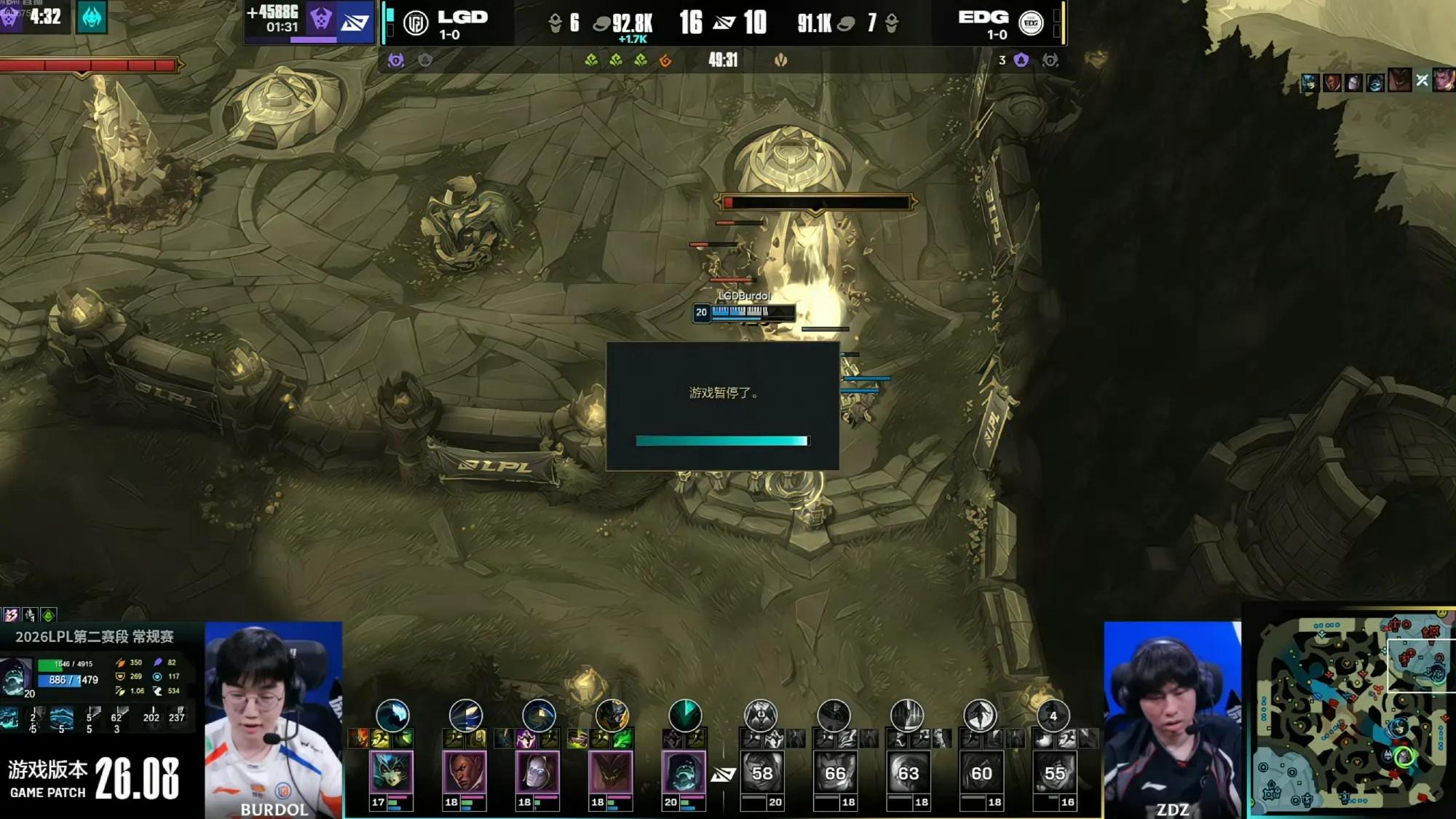Select the dead champion showing 66 respawn timer
Image resolution: width=1456 pixels, height=819 pixels.
coord(834,772)
